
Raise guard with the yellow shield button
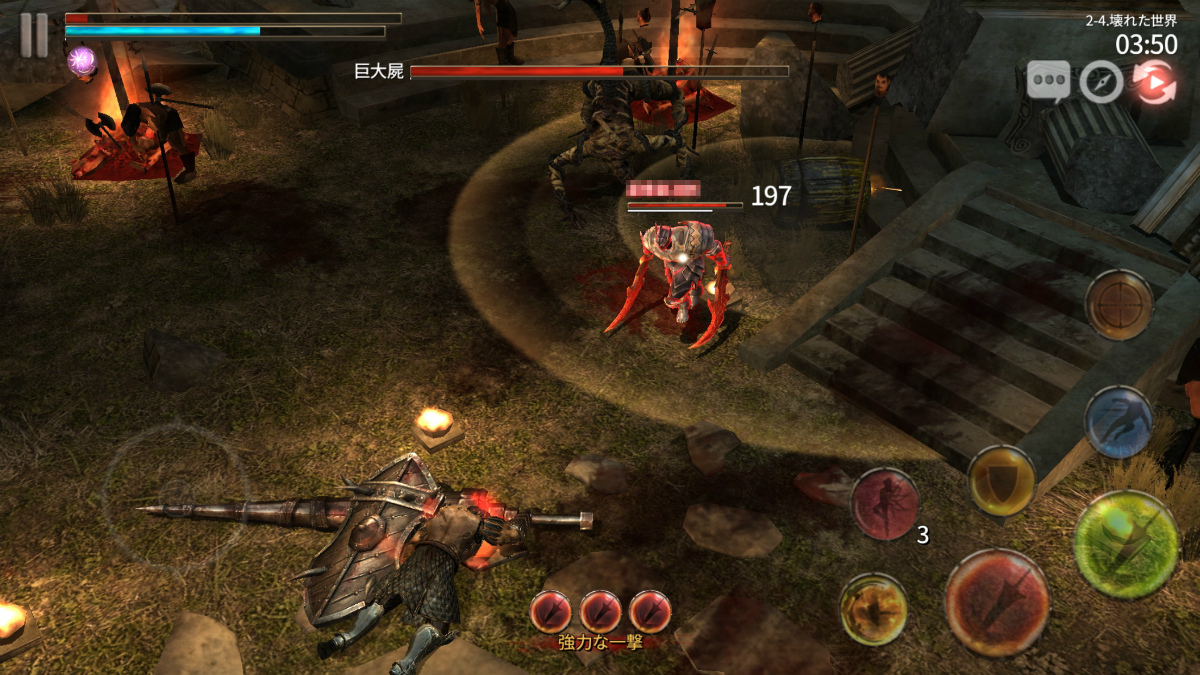coord(1000,480)
